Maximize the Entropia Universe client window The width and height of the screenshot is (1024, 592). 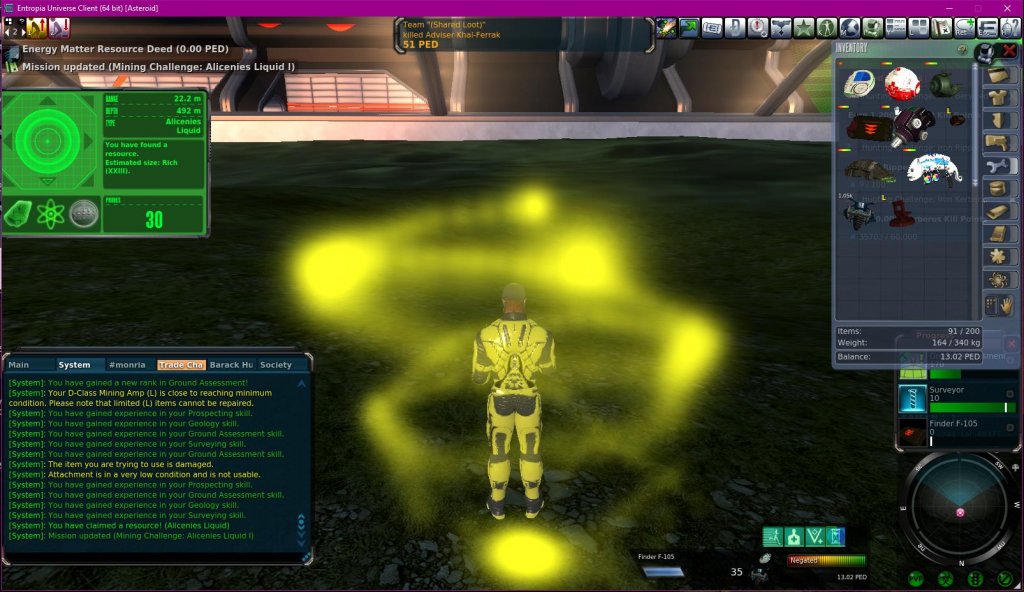tap(977, 8)
